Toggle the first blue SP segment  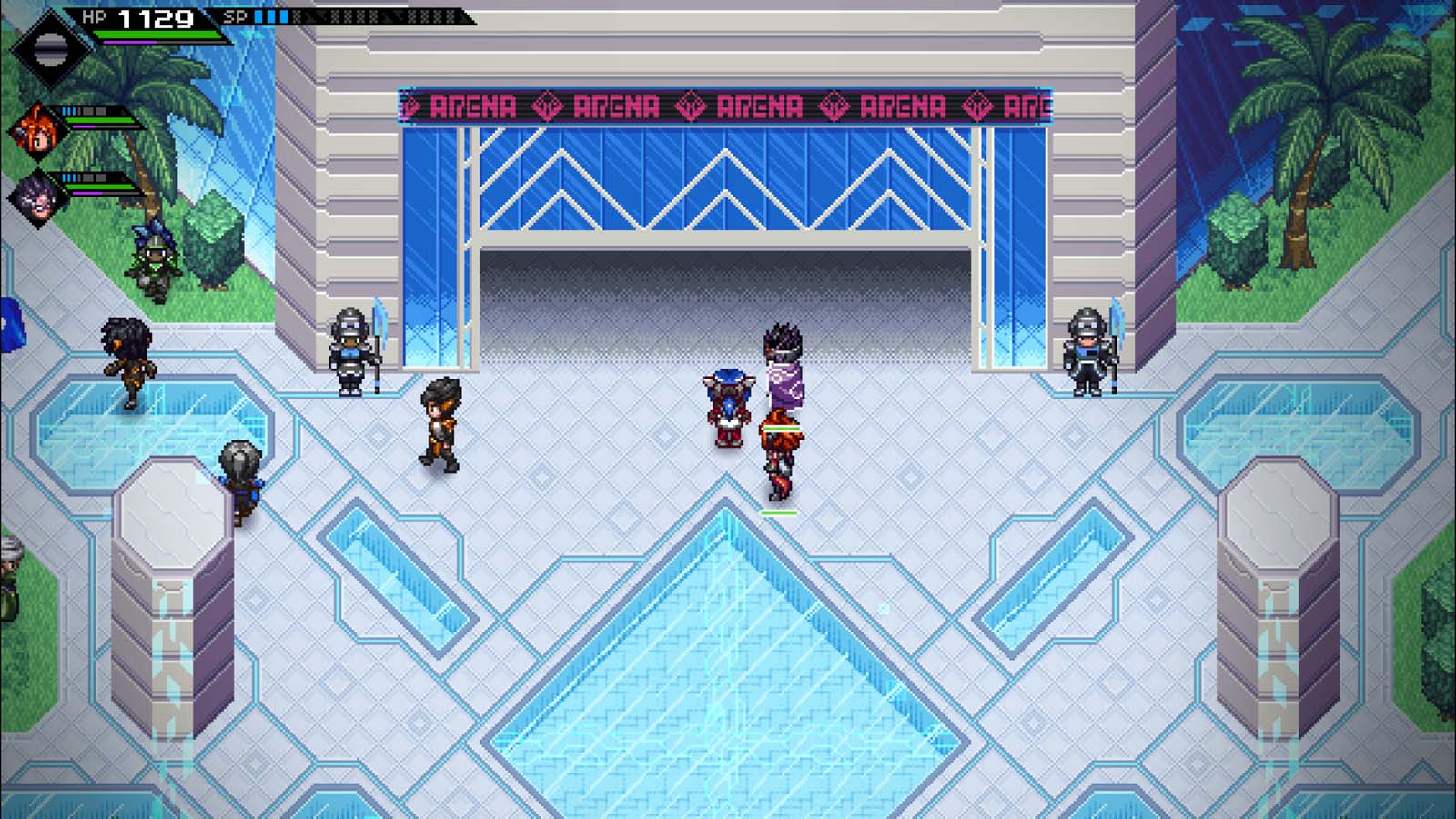pos(259,15)
